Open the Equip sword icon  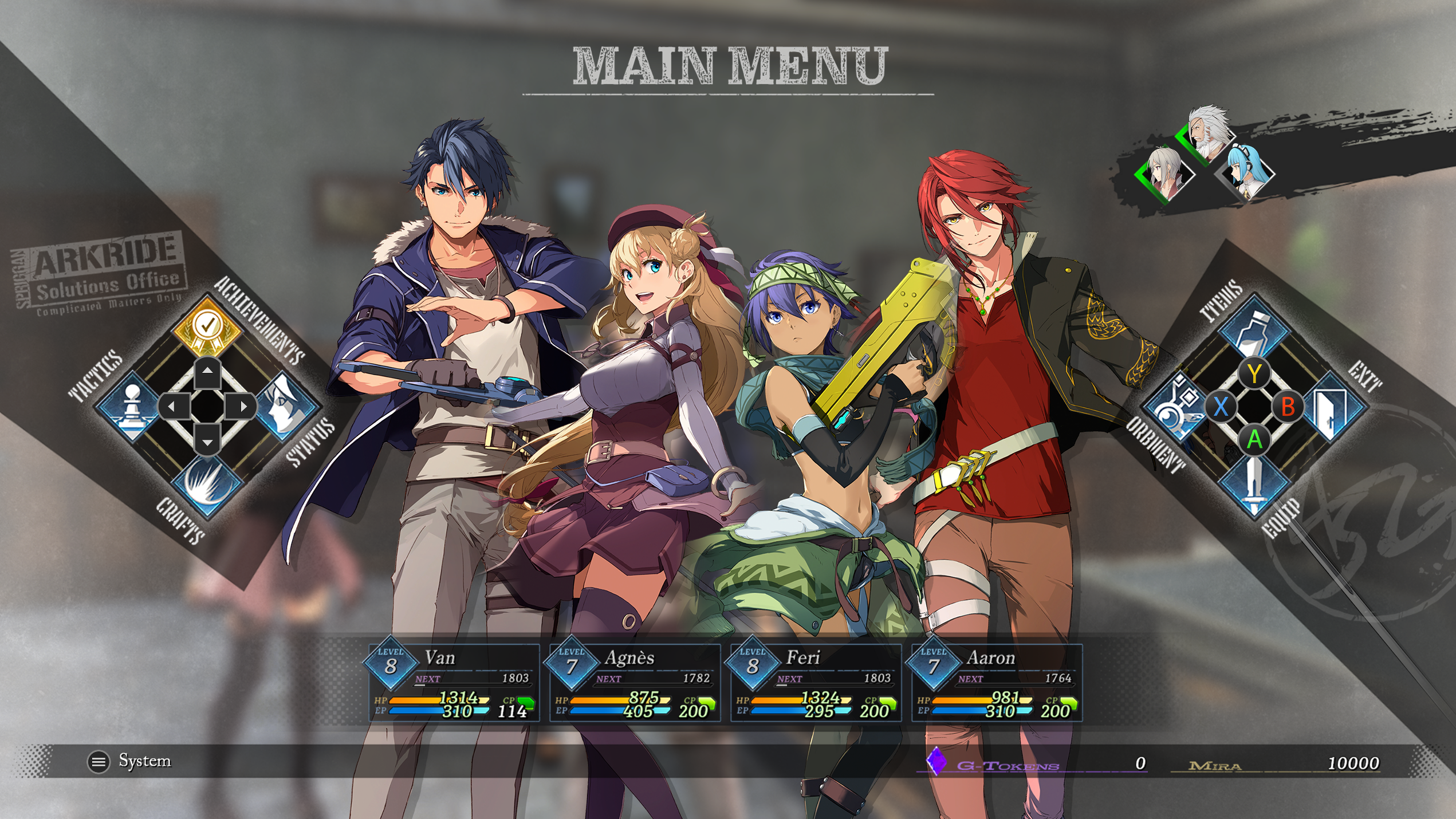1254,483
